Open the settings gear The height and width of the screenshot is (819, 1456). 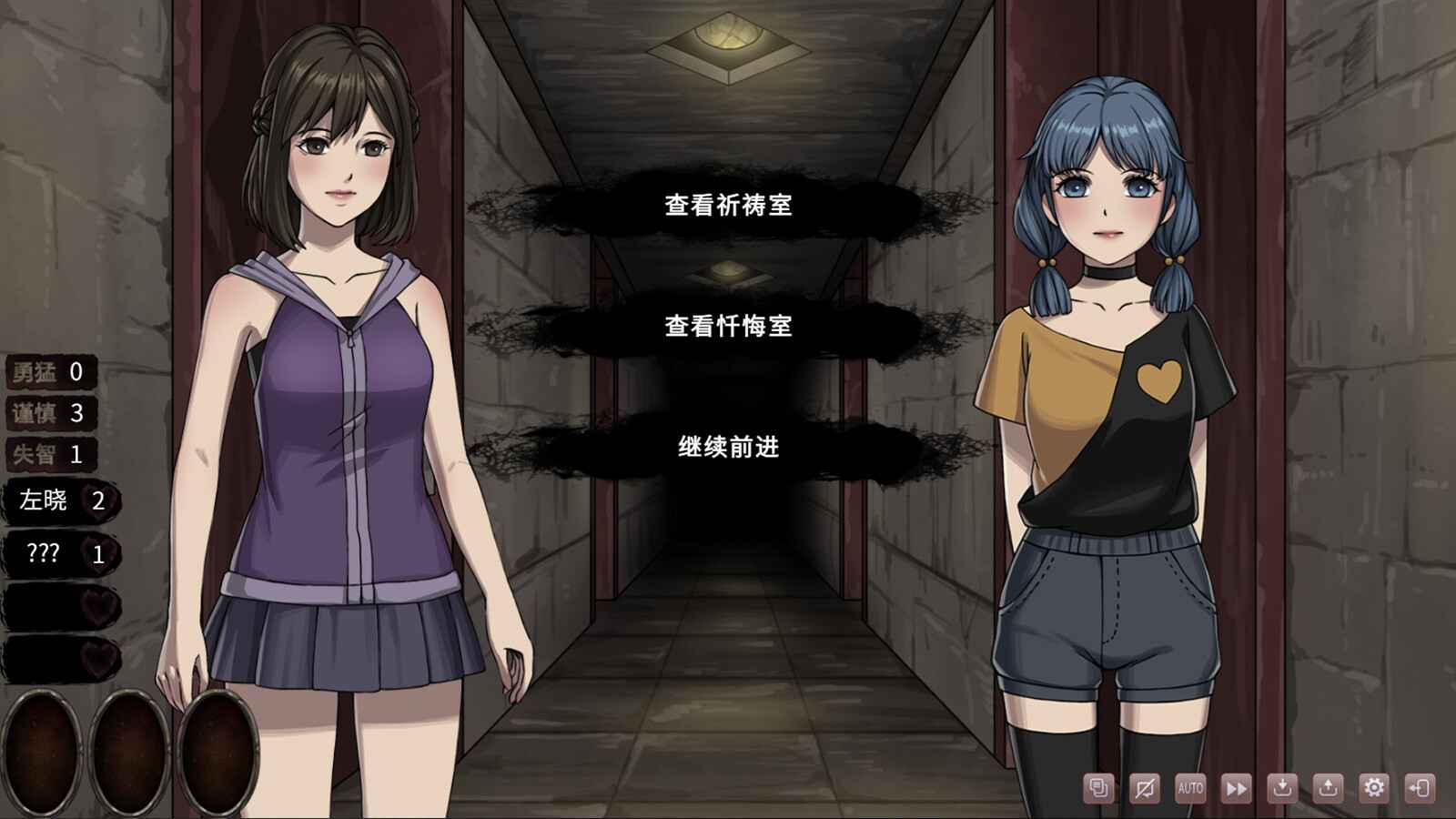click(x=1375, y=787)
